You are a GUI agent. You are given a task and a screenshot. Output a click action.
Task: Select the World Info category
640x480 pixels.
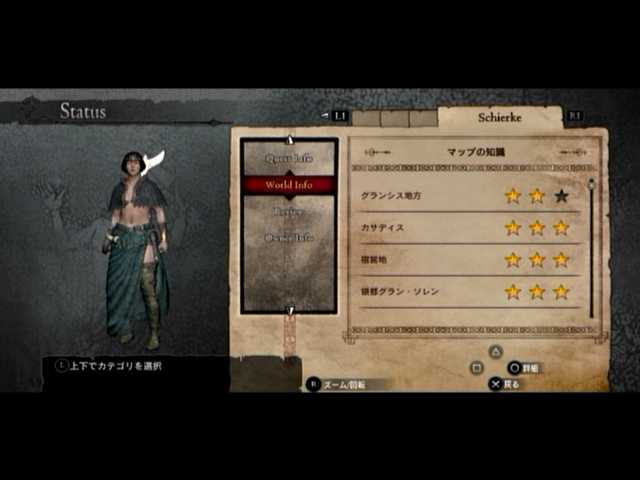pyautogui.click(x=289, y=185)
